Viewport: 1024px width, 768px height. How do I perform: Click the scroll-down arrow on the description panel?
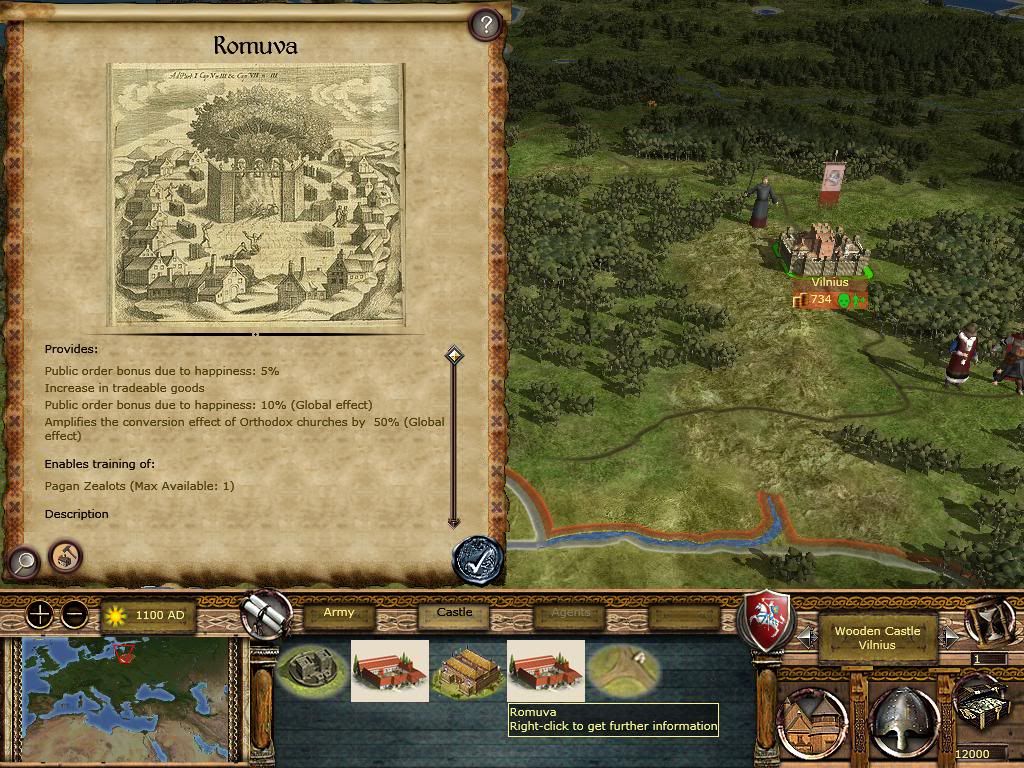454,521
